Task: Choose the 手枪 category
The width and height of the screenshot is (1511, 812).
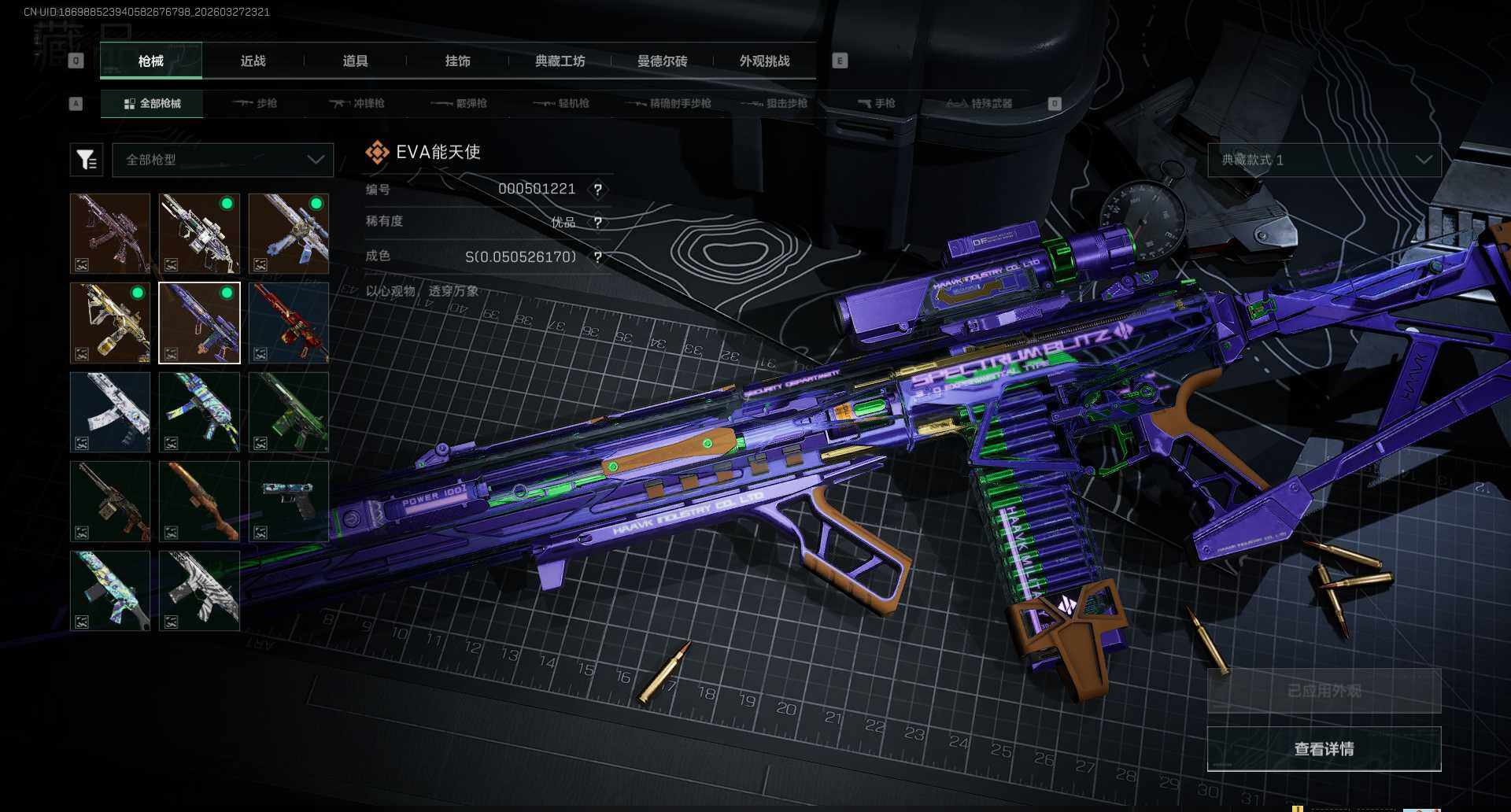Action: [876, 103]
